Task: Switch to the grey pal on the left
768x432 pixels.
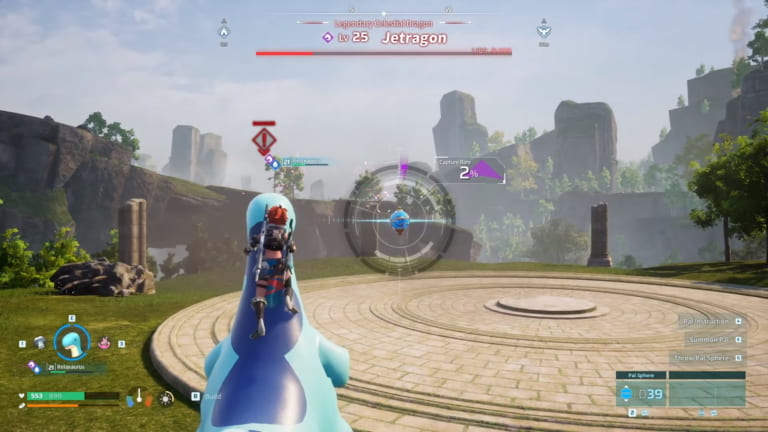Action: 38,342
